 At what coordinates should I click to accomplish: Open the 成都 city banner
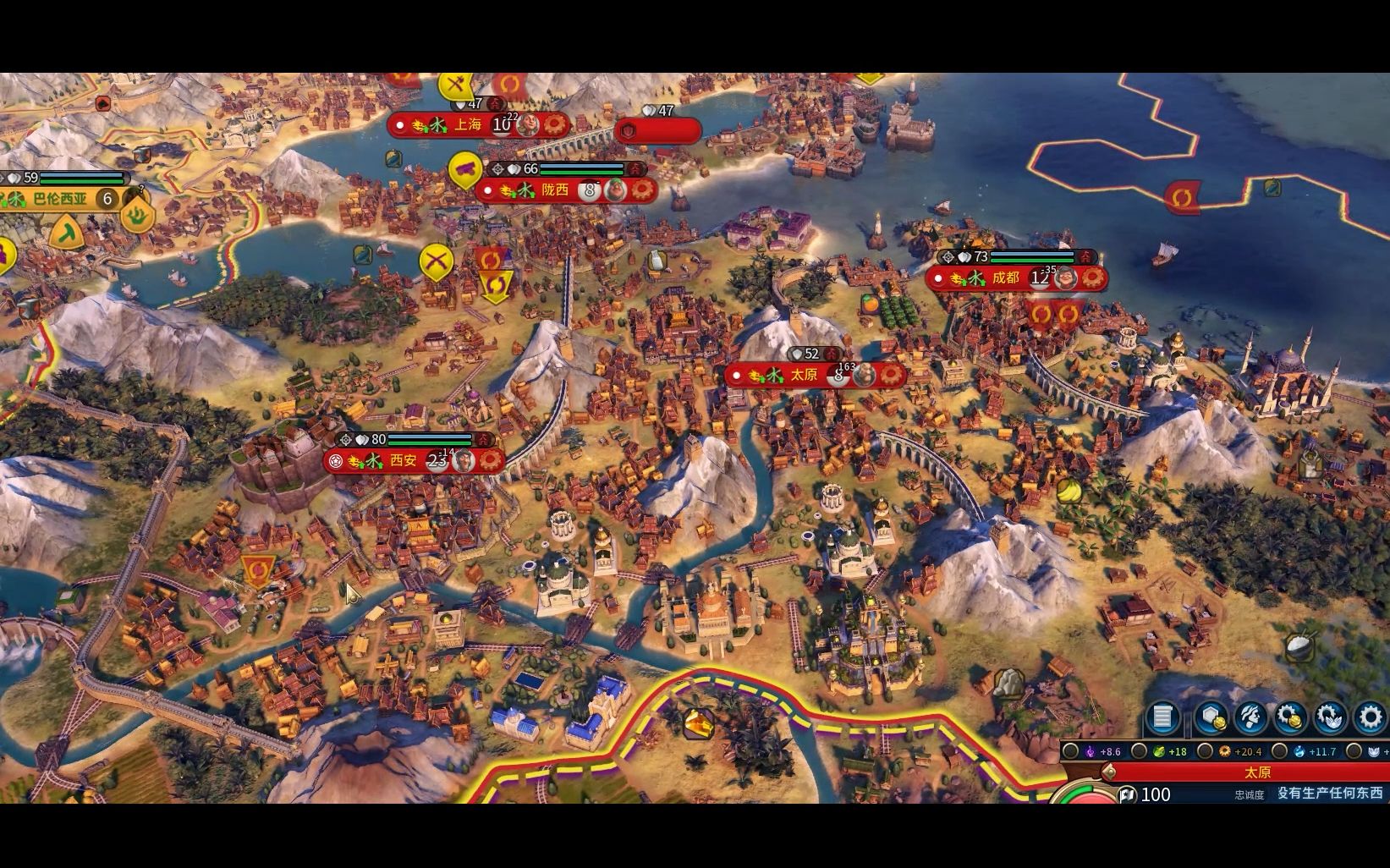tap(1006, 278)
